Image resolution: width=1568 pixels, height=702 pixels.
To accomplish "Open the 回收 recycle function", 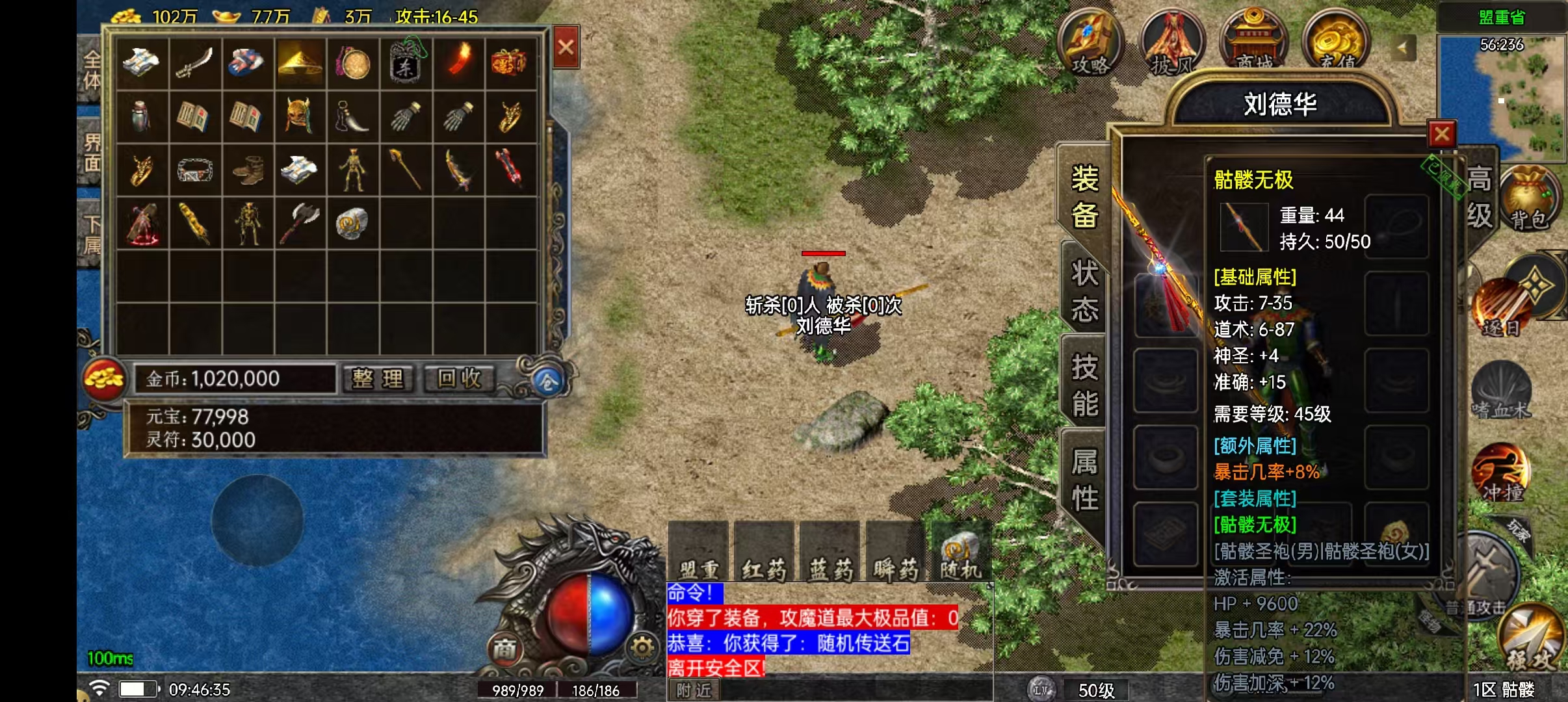I will [459, 378].
